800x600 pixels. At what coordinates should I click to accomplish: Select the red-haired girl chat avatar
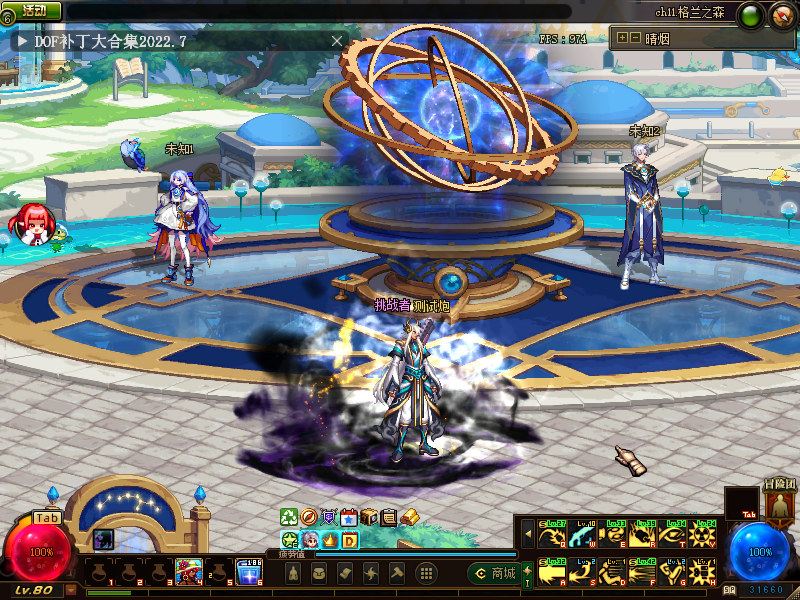[30, 224]
